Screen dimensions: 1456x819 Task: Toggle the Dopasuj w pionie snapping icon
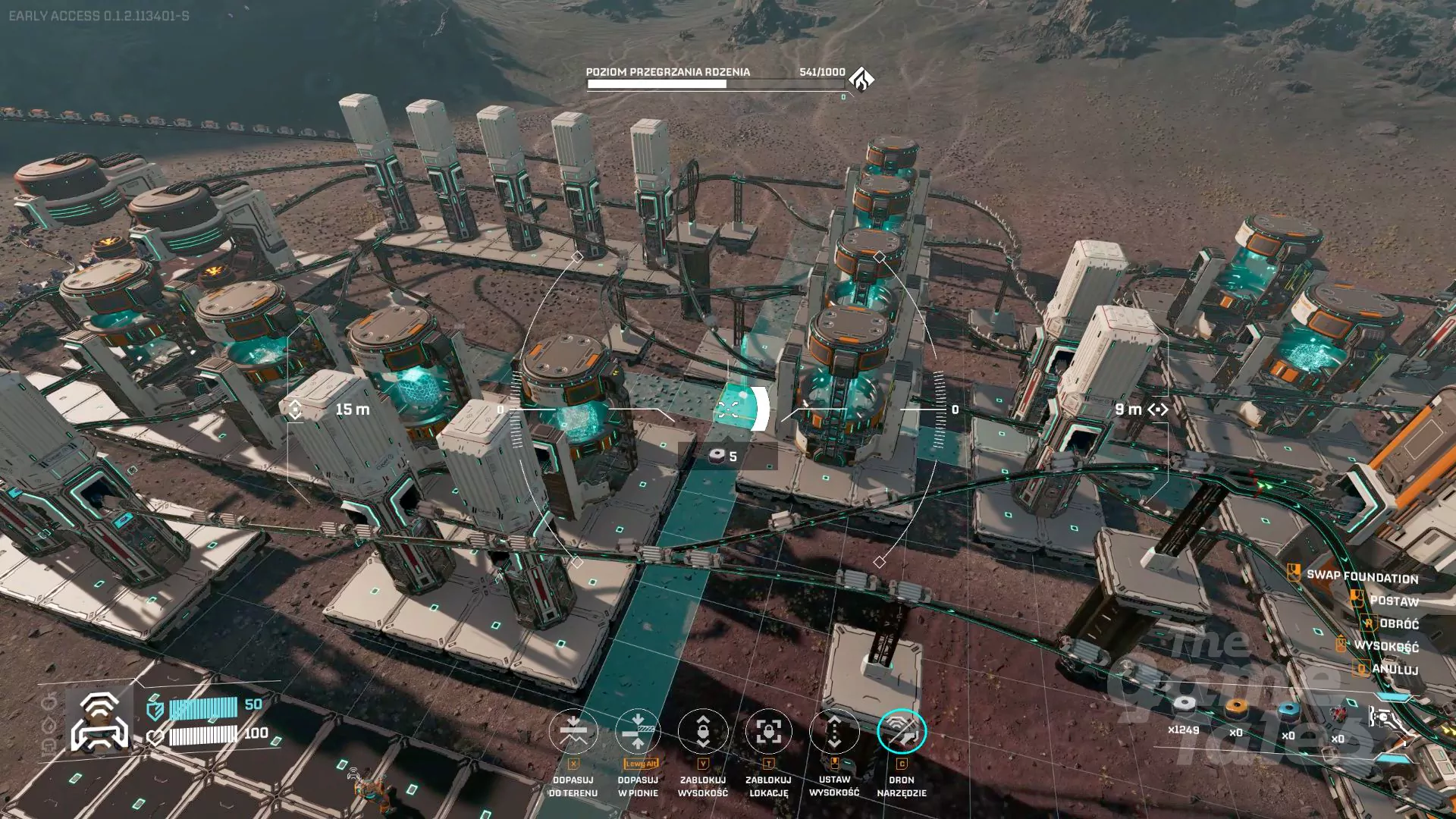[x=638, y=732]
